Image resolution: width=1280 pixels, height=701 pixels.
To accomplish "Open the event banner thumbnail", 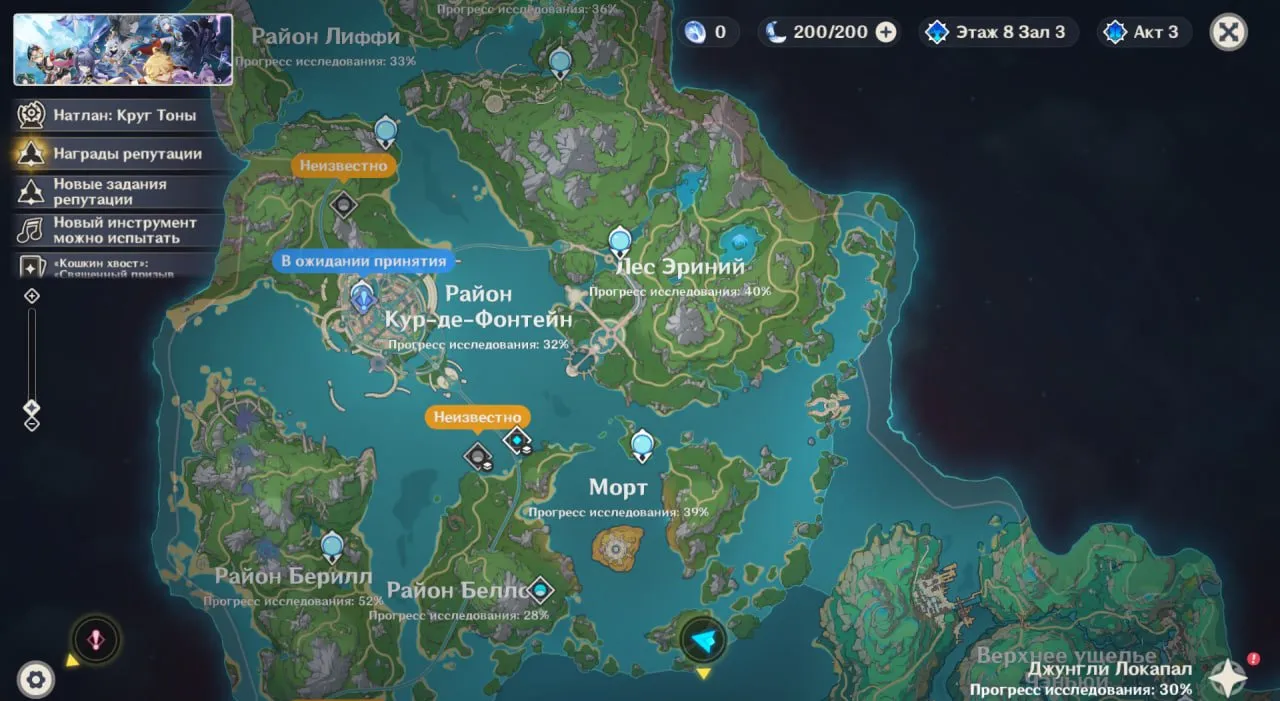I will click(x=123, y=49).
